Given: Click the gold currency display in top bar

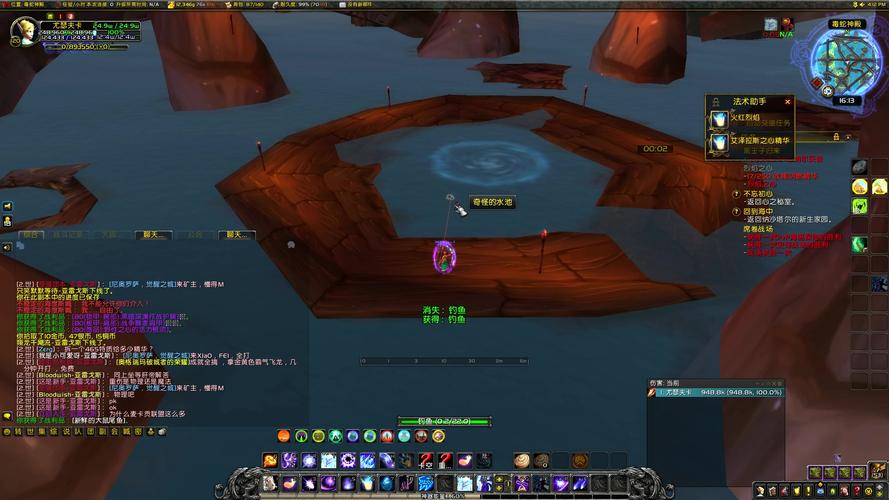Looking at the screenshot, I should point(184,4).
